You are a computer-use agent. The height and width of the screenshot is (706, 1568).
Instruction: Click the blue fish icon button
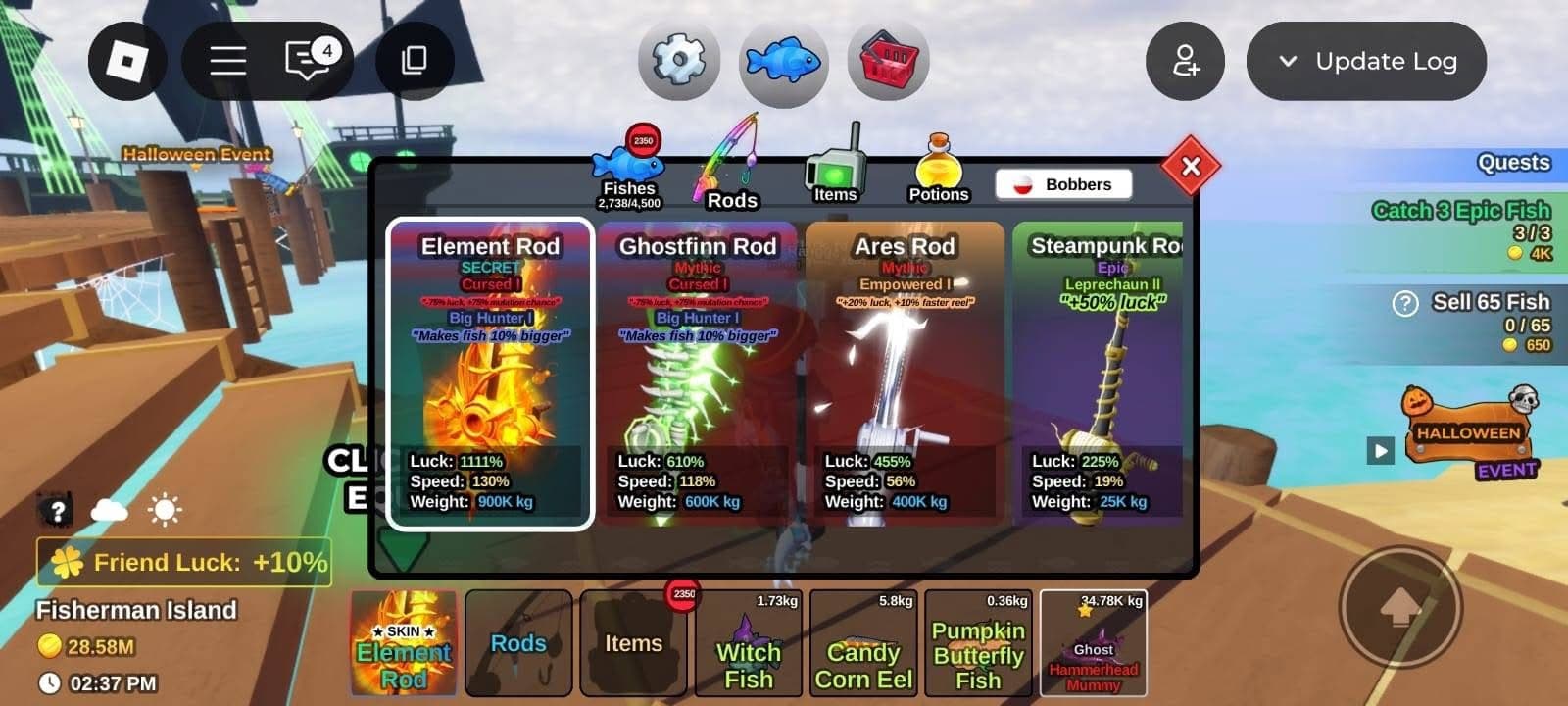[783, 62]
